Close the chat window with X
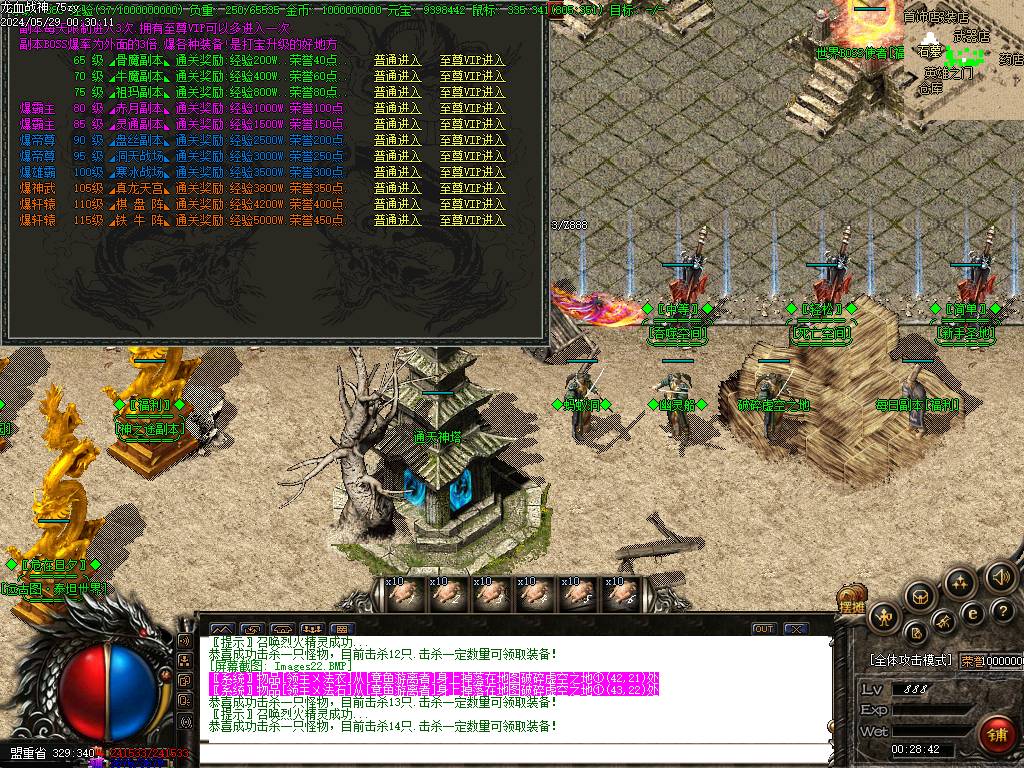The width and height of the screenshot is (1024, 768). pyautogui.click(x=795, y=629)
